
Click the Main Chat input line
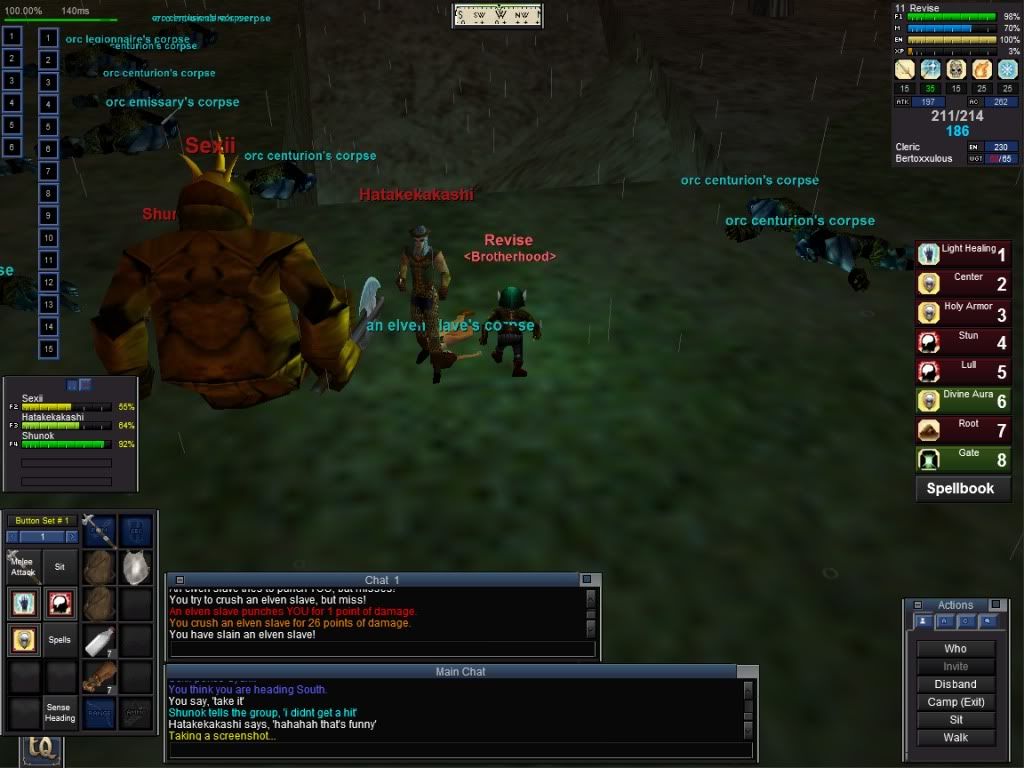(x=460, y=750)
